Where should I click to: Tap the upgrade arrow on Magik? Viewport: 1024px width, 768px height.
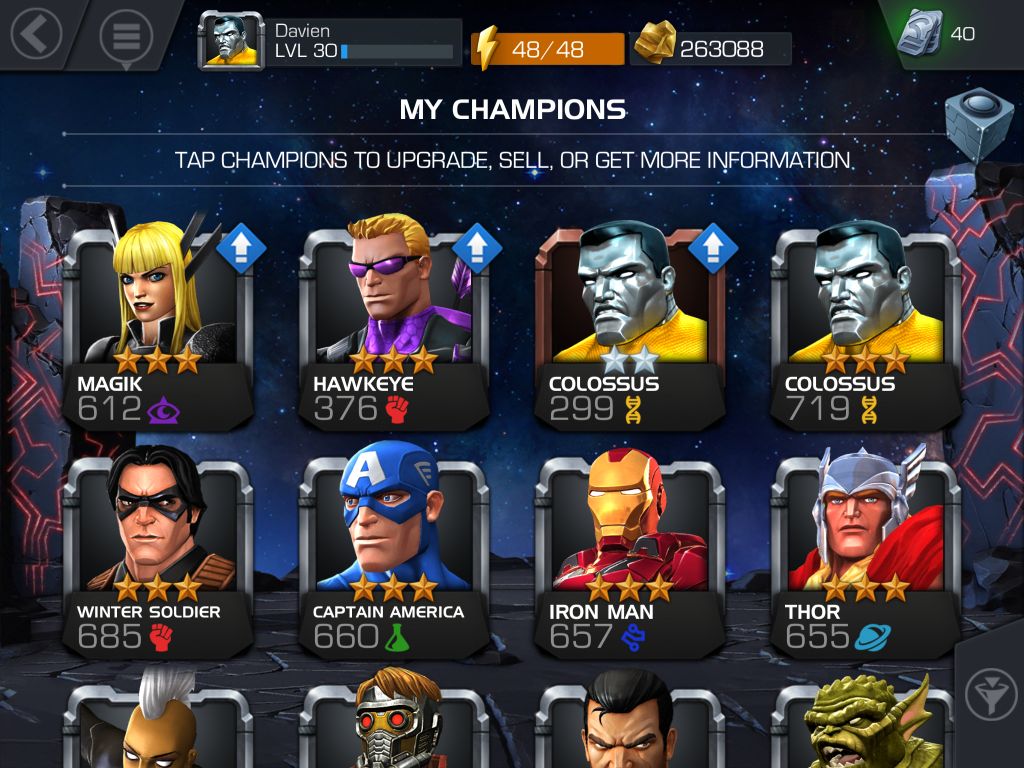[240, 248]
